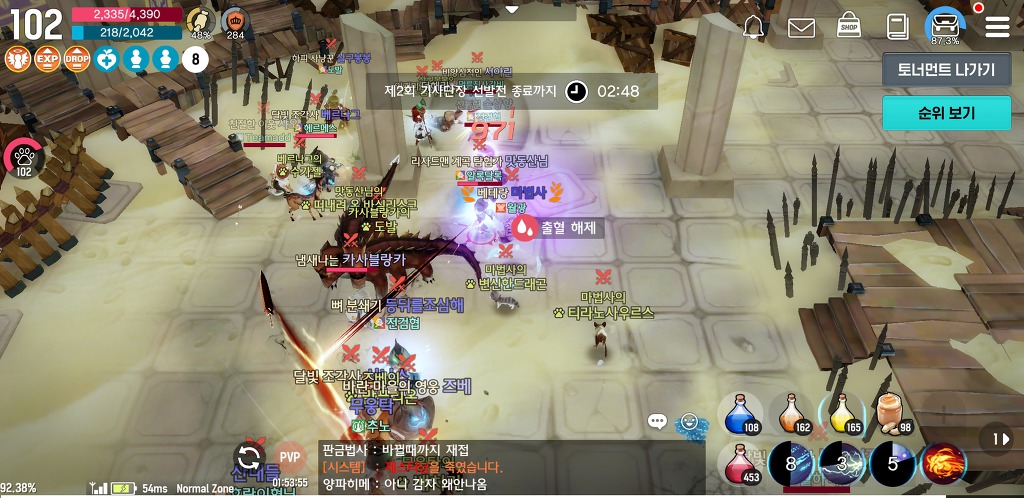Select the pet paw icon showing 102
Screen dimensions: 1024x498
coord(24,158)
